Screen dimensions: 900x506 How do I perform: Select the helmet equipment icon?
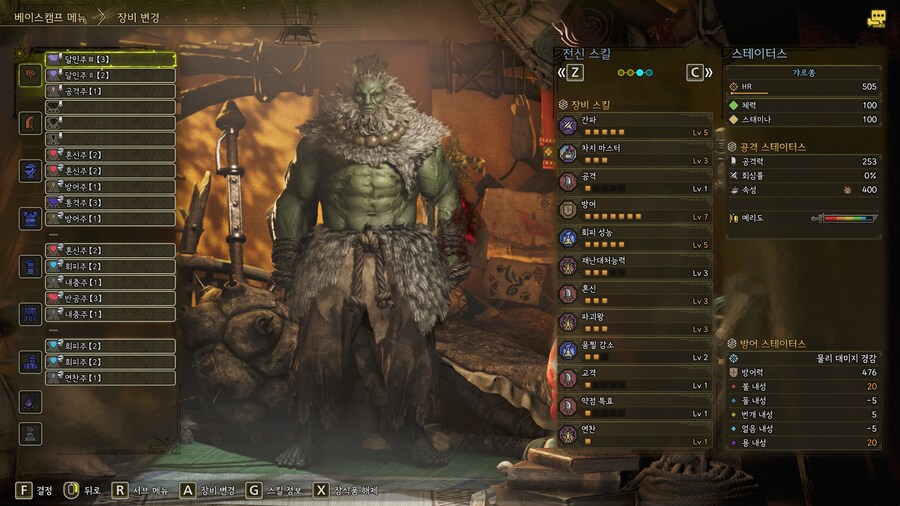tap(30, 123)
